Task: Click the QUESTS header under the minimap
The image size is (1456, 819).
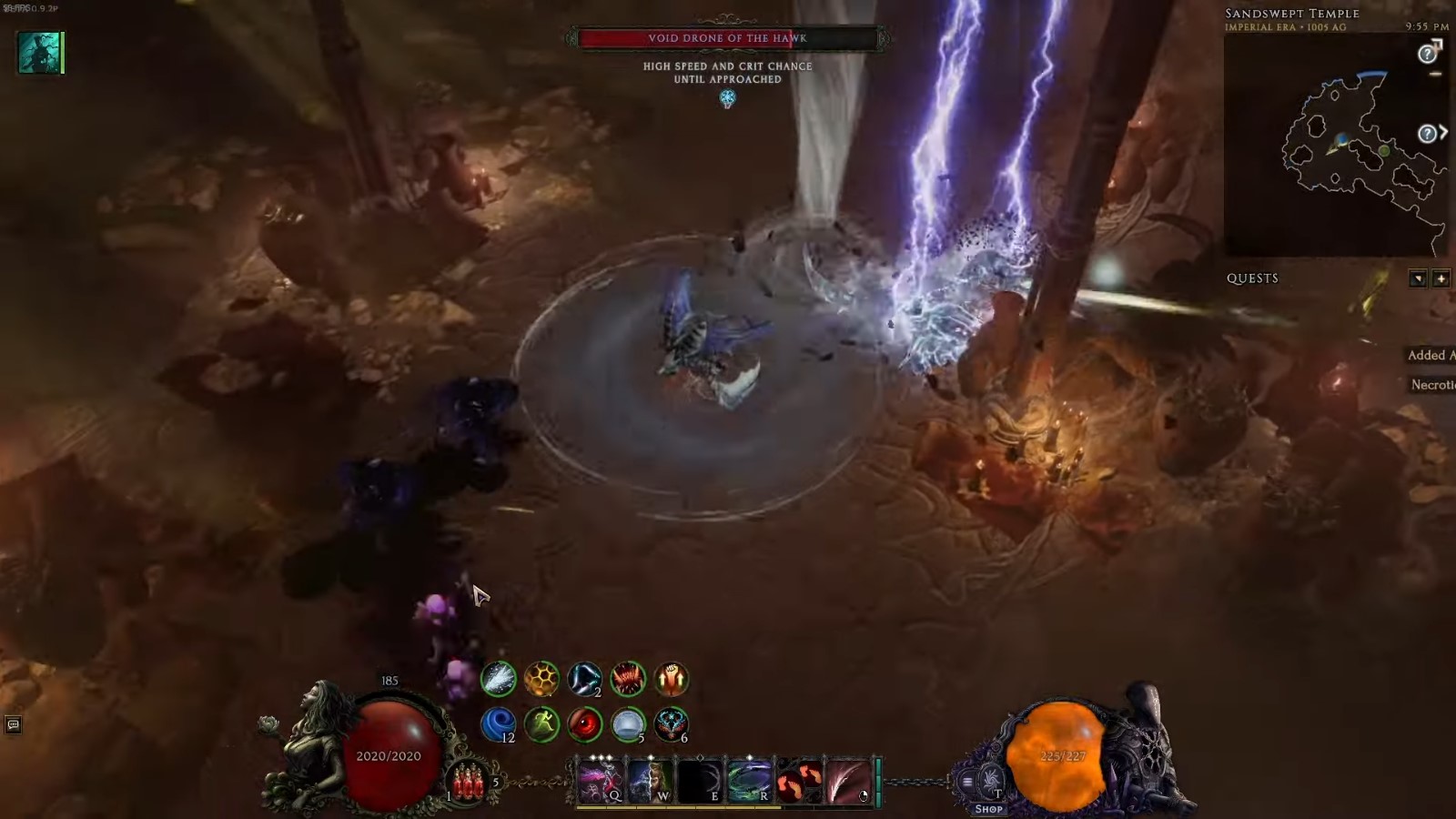Action: point(1254,278)
